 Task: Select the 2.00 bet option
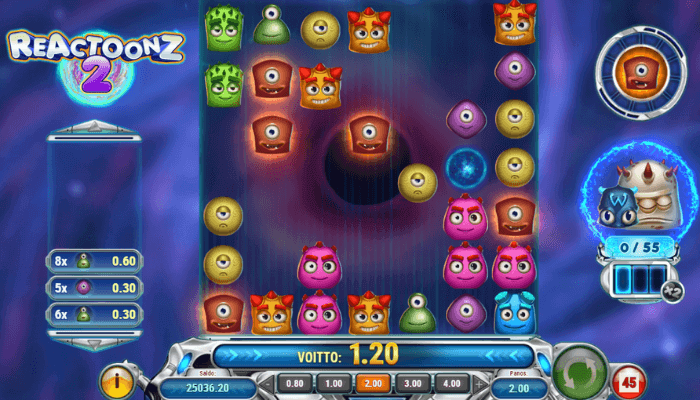(372, 383)
